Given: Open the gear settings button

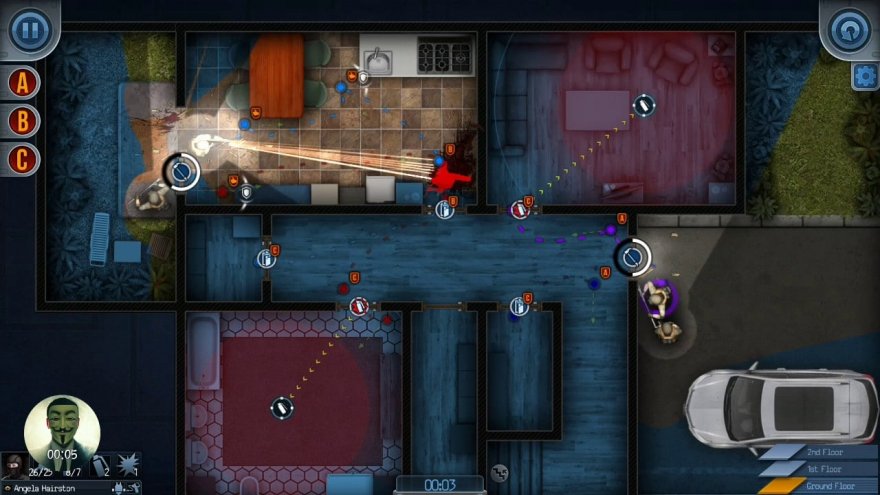Looking at the screenshot, I should click(x=865, y=76).
